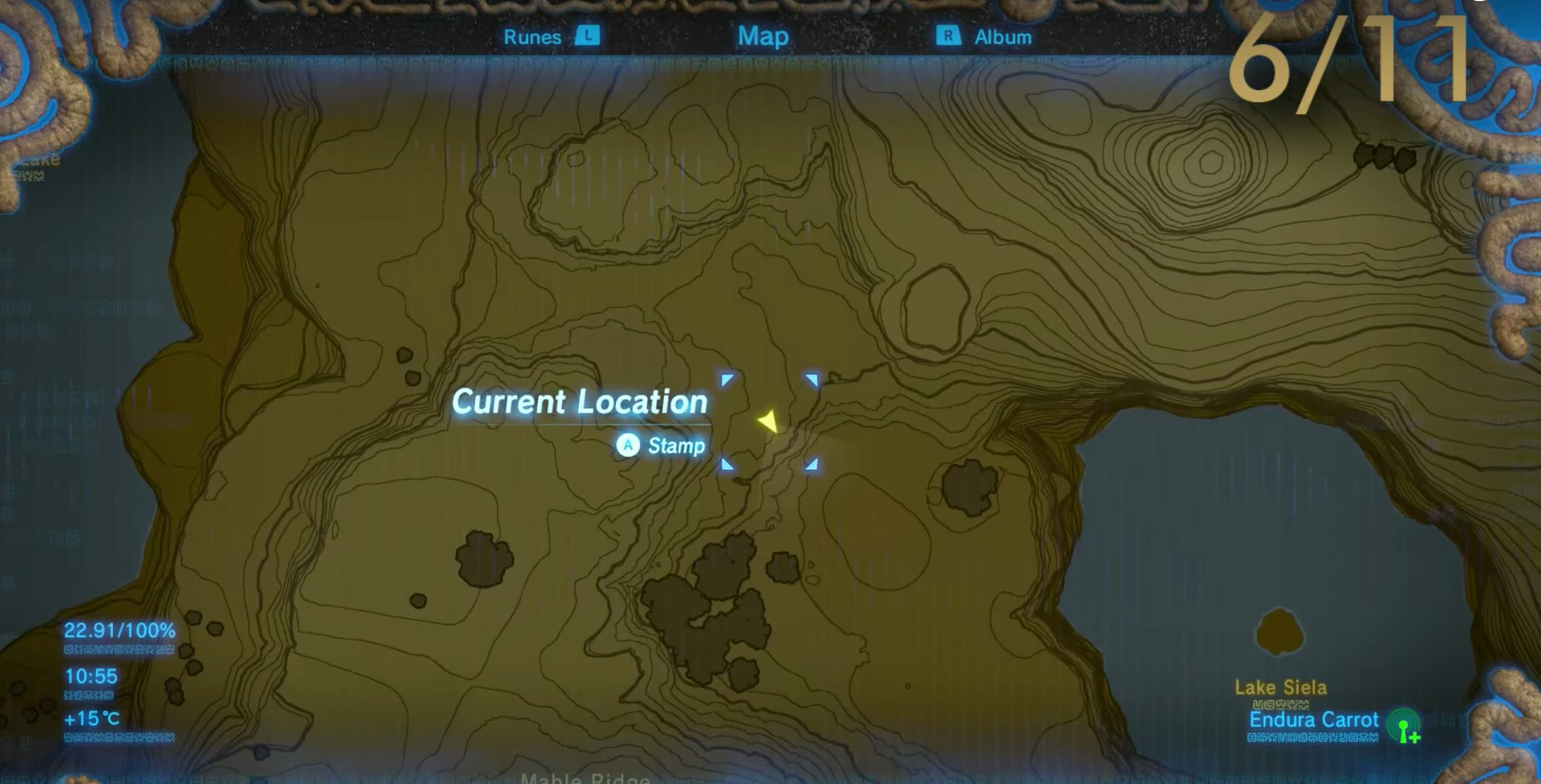This screenshot has height=784, width=1541.
Task: Switch to the Album tab
Action: coord(1003,37)
